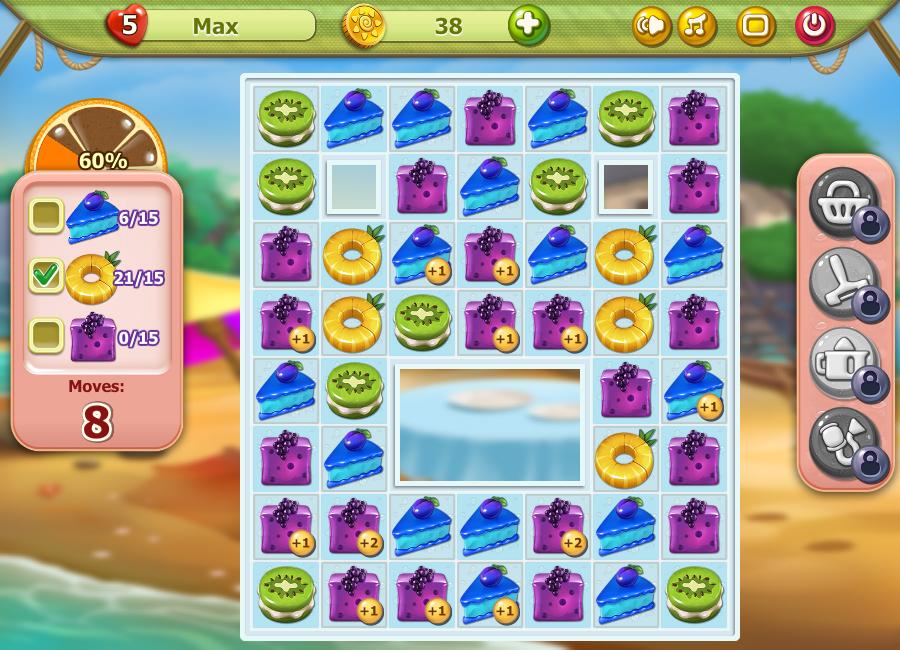Toggle the sound effects speaker button
900x650 pixels.
click(x=651, y=26)
